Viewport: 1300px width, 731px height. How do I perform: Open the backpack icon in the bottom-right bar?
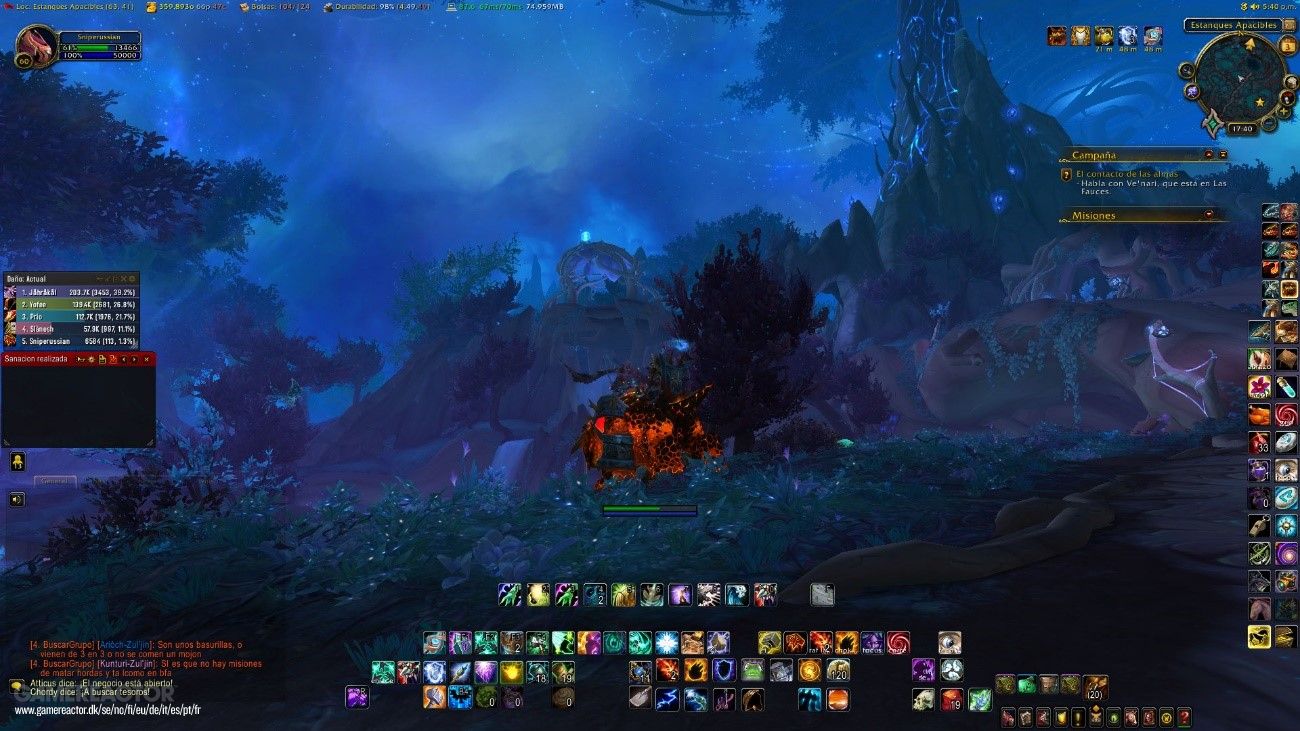click(x=1095, y=686)
